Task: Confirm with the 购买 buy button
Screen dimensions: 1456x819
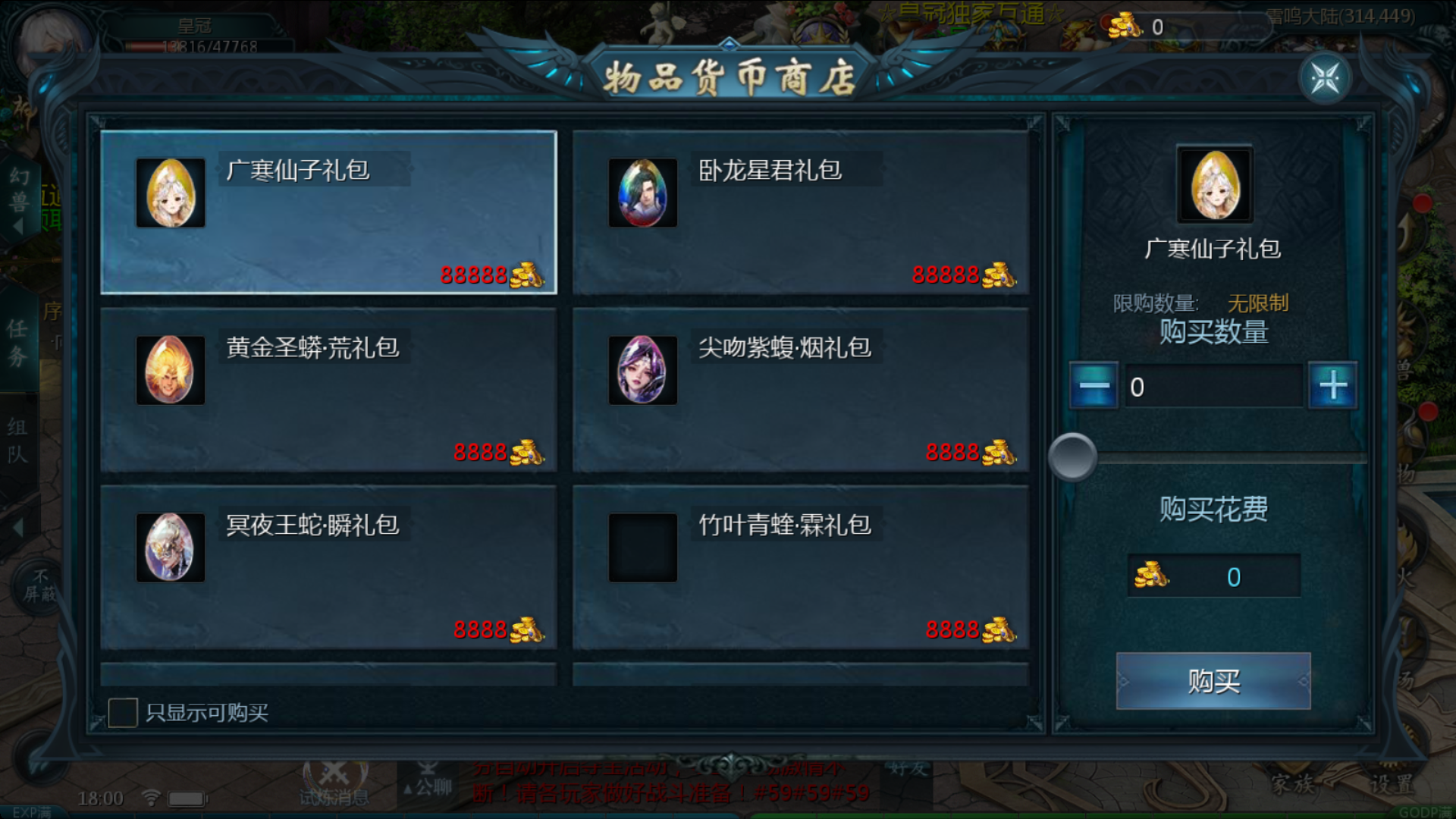Action: click(1213, 681)
